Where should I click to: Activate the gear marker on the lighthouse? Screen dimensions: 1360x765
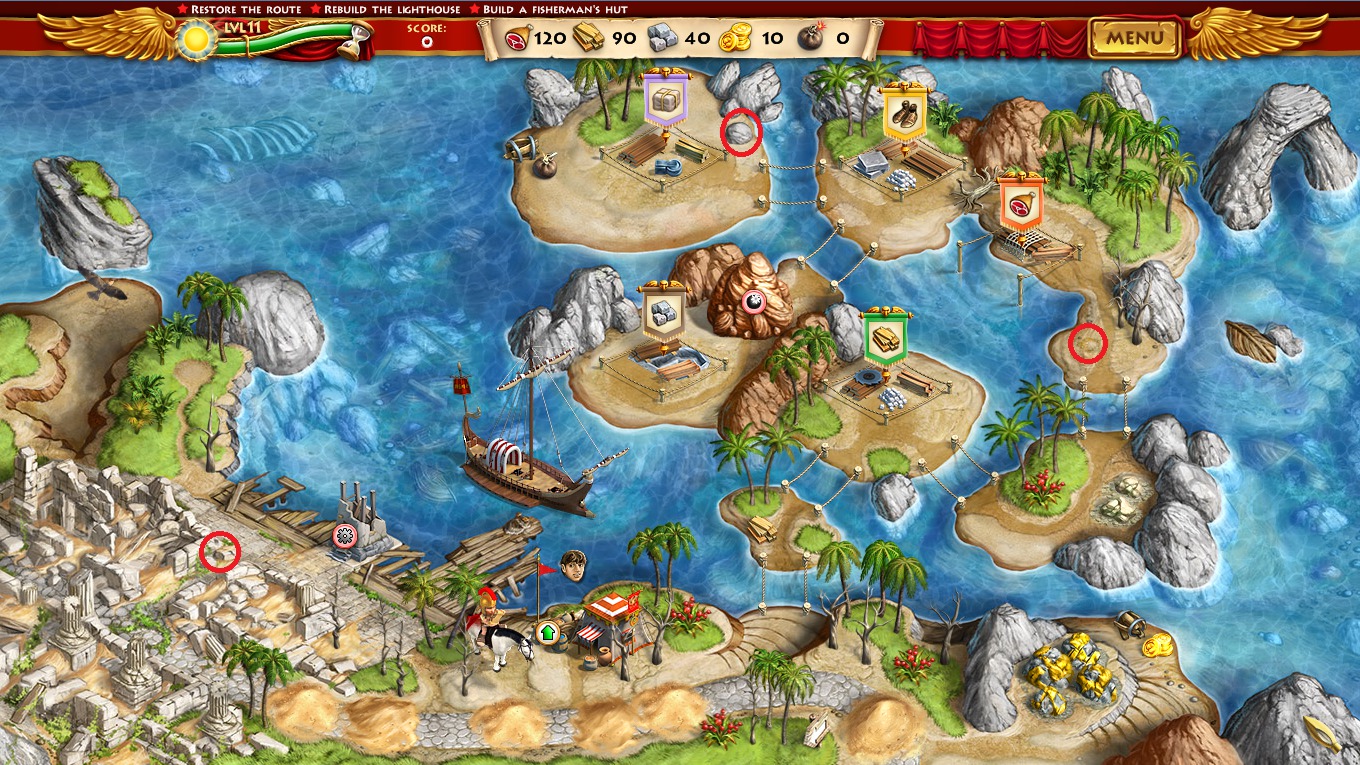(346, 535)
